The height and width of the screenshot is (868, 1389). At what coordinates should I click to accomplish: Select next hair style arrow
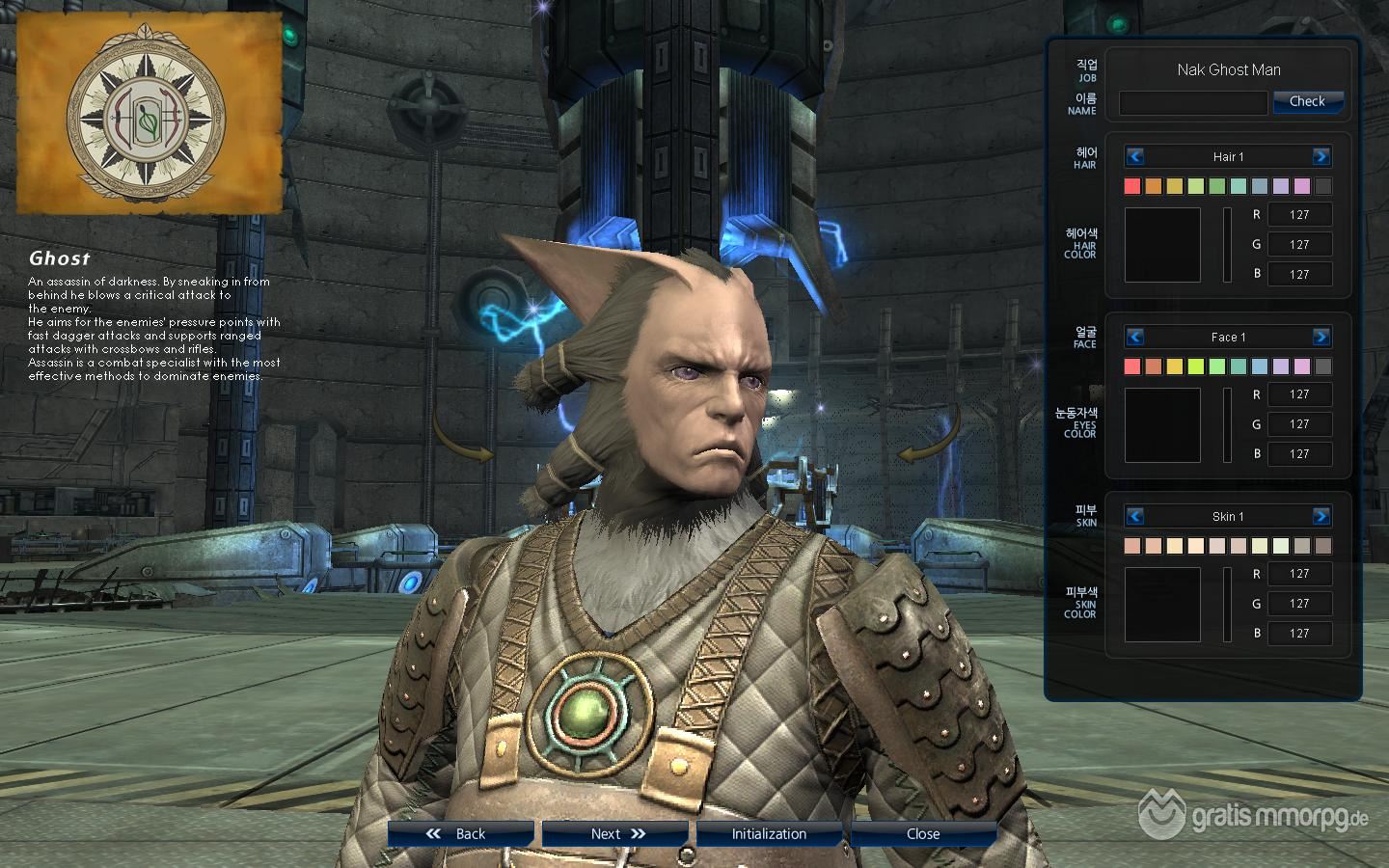(1321, 156)
